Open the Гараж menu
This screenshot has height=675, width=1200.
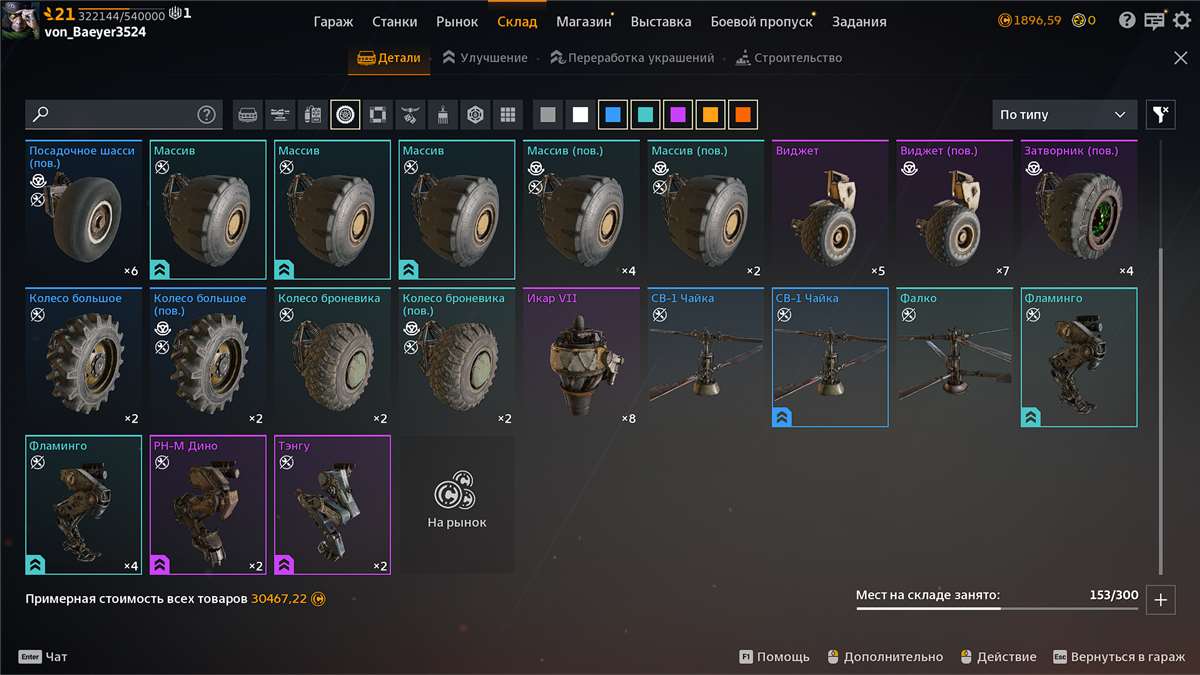click(333, 21)
